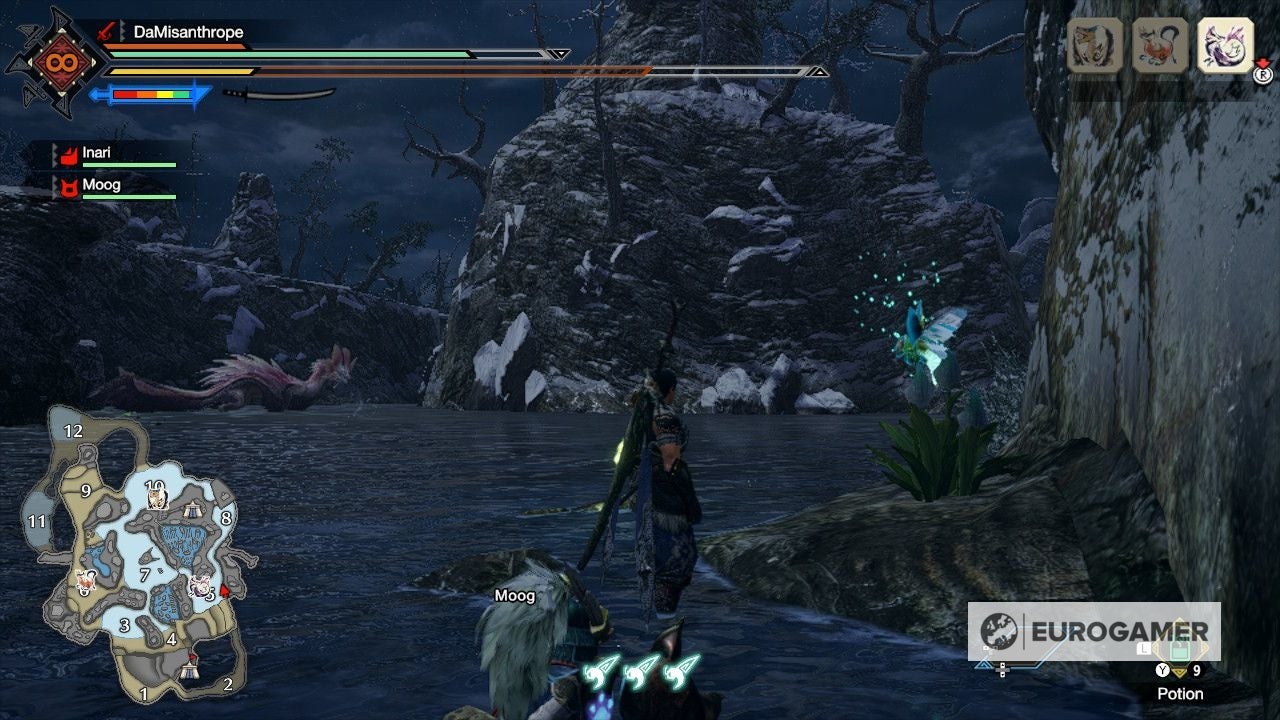This screenshot has height=720, width=1280.
Task: Click the camp marker on the minimap
Action: point(190,668)
